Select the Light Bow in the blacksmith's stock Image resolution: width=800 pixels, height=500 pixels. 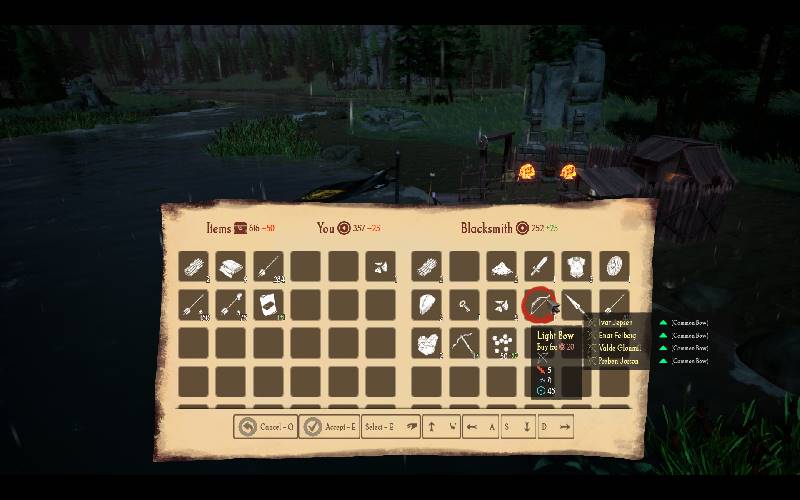click(540, 304)
